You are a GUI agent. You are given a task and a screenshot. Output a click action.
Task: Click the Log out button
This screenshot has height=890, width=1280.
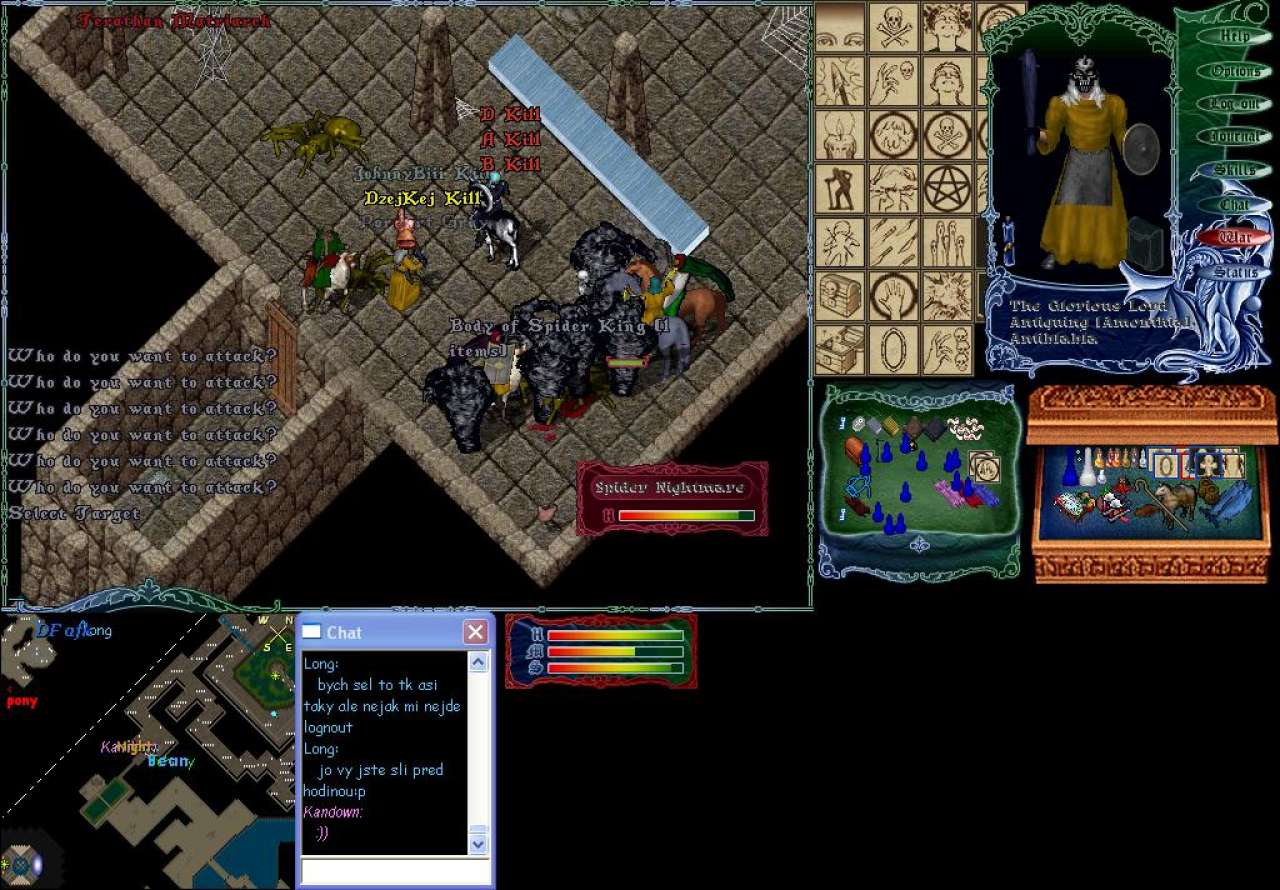[x=1236, y=104]
